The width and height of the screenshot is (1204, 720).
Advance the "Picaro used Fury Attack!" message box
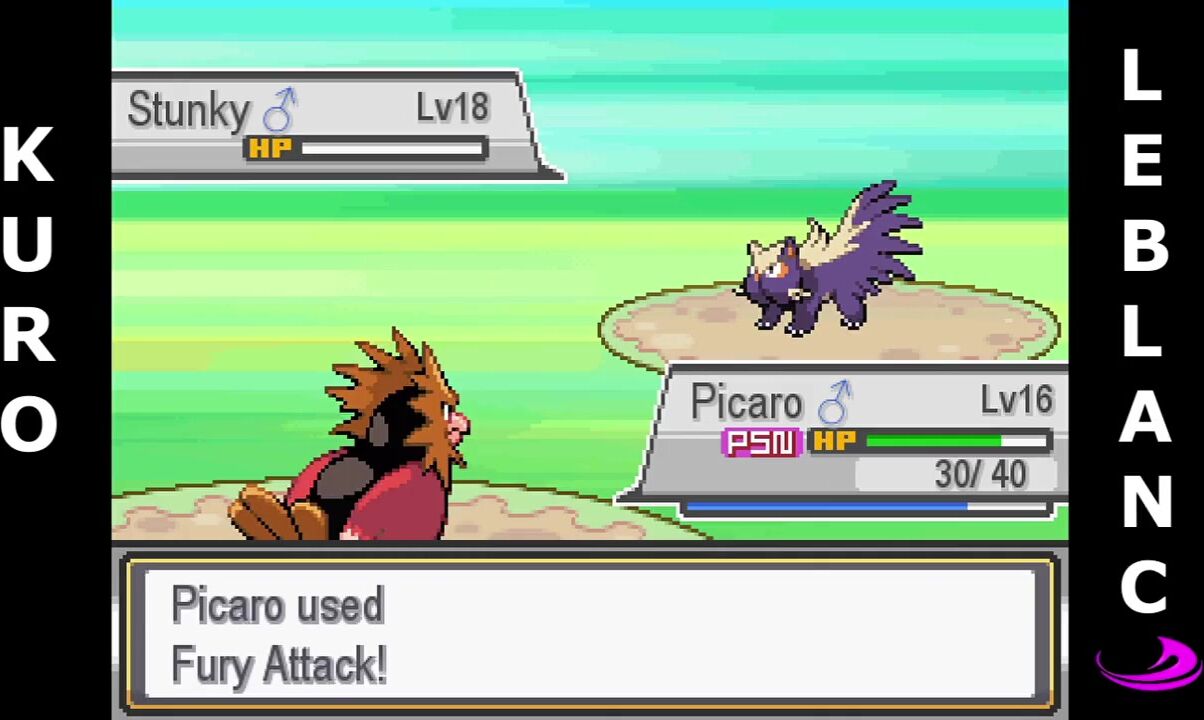pyautogui.click(x=588, y=632)
